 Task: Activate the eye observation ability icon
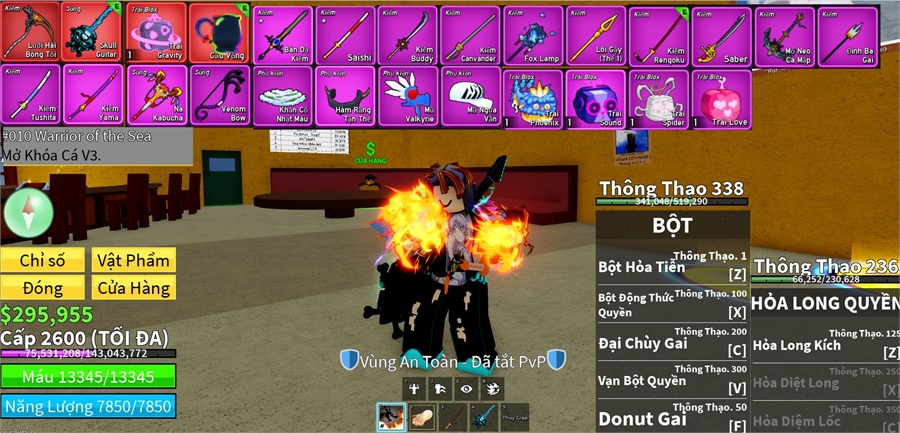click(467, 389)
